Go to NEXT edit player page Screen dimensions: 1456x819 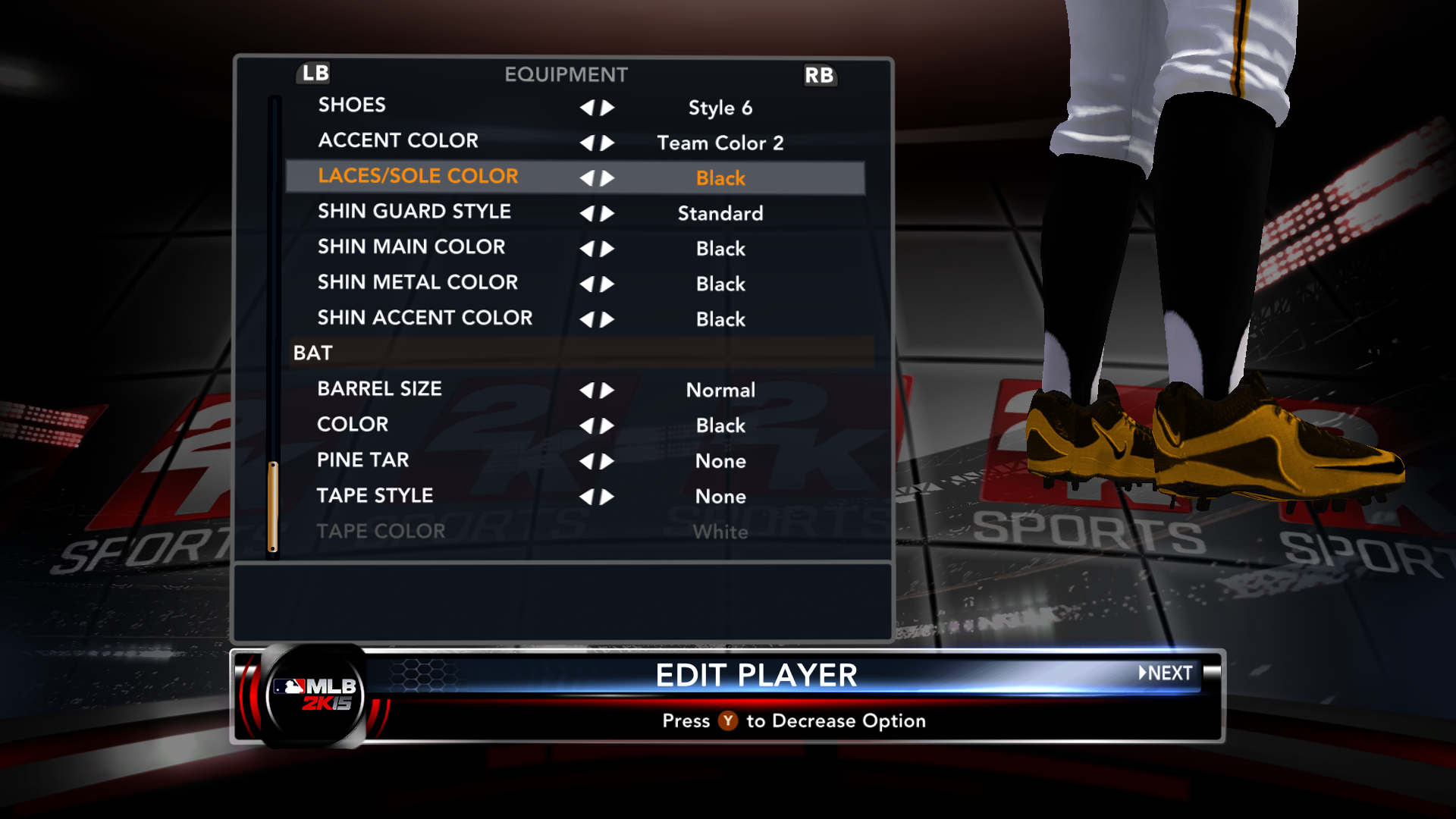pos(1166,673)
